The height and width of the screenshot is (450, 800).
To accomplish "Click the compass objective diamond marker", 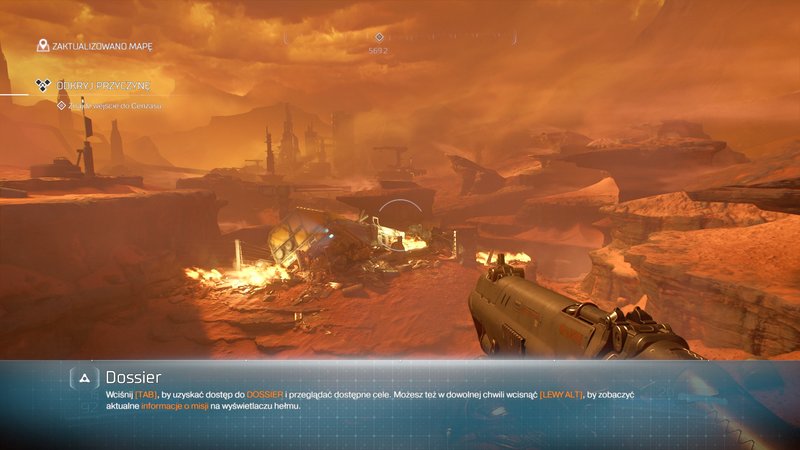I will pyautogui.click(x=379, y=38).
